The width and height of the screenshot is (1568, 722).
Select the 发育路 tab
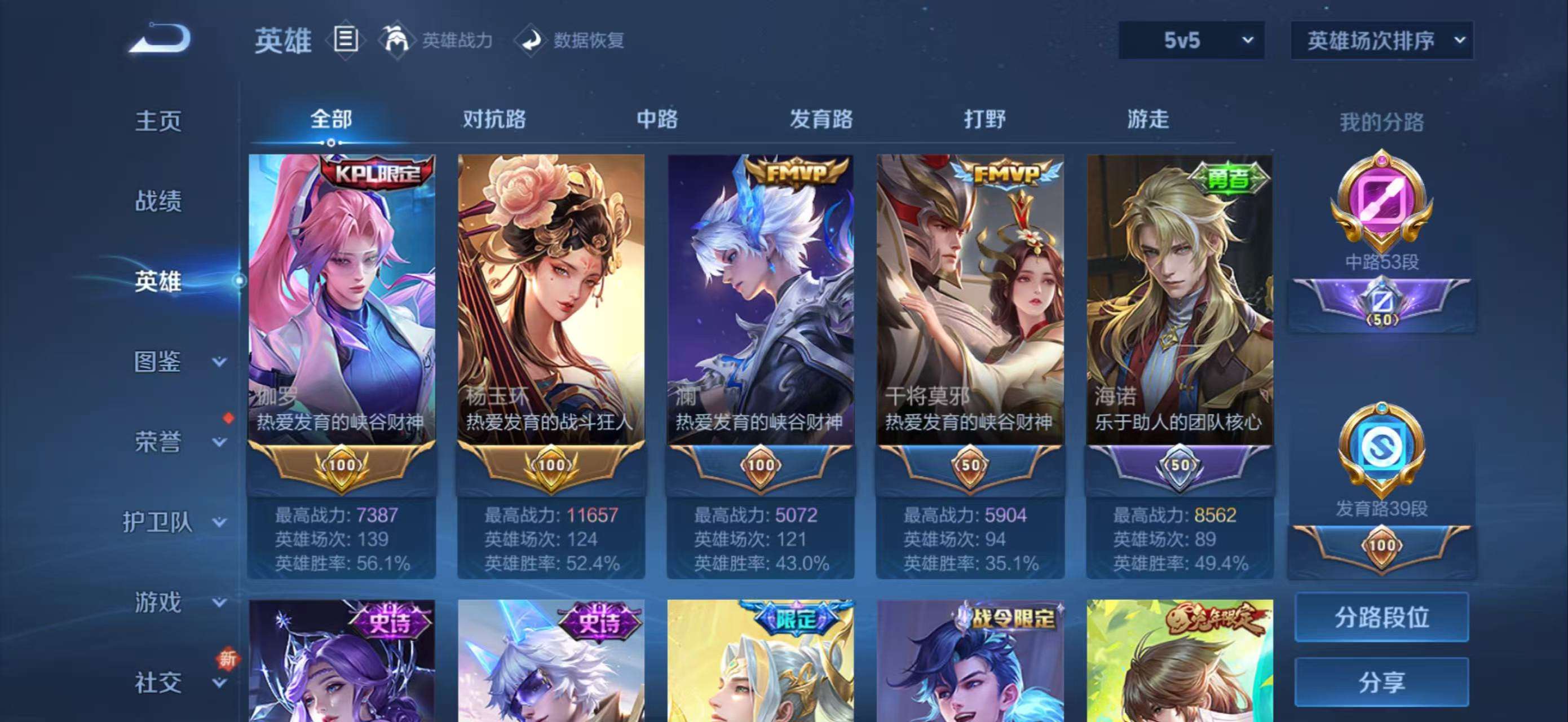coord(820,118)
